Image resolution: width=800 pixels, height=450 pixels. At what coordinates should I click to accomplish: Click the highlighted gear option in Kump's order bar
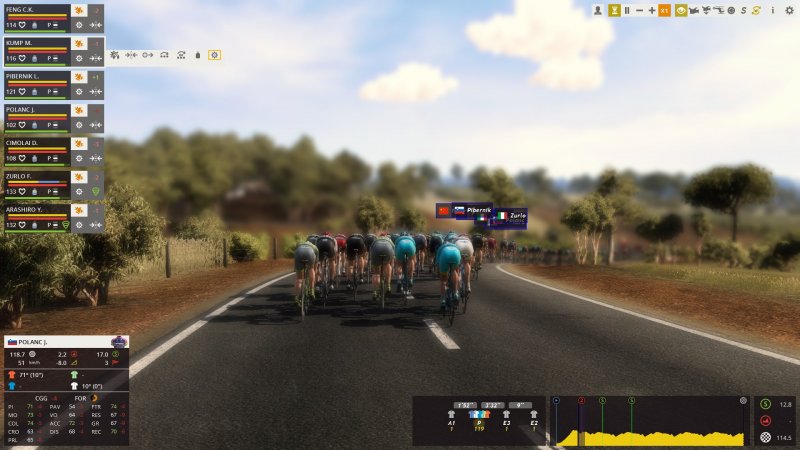coord(214,55)
